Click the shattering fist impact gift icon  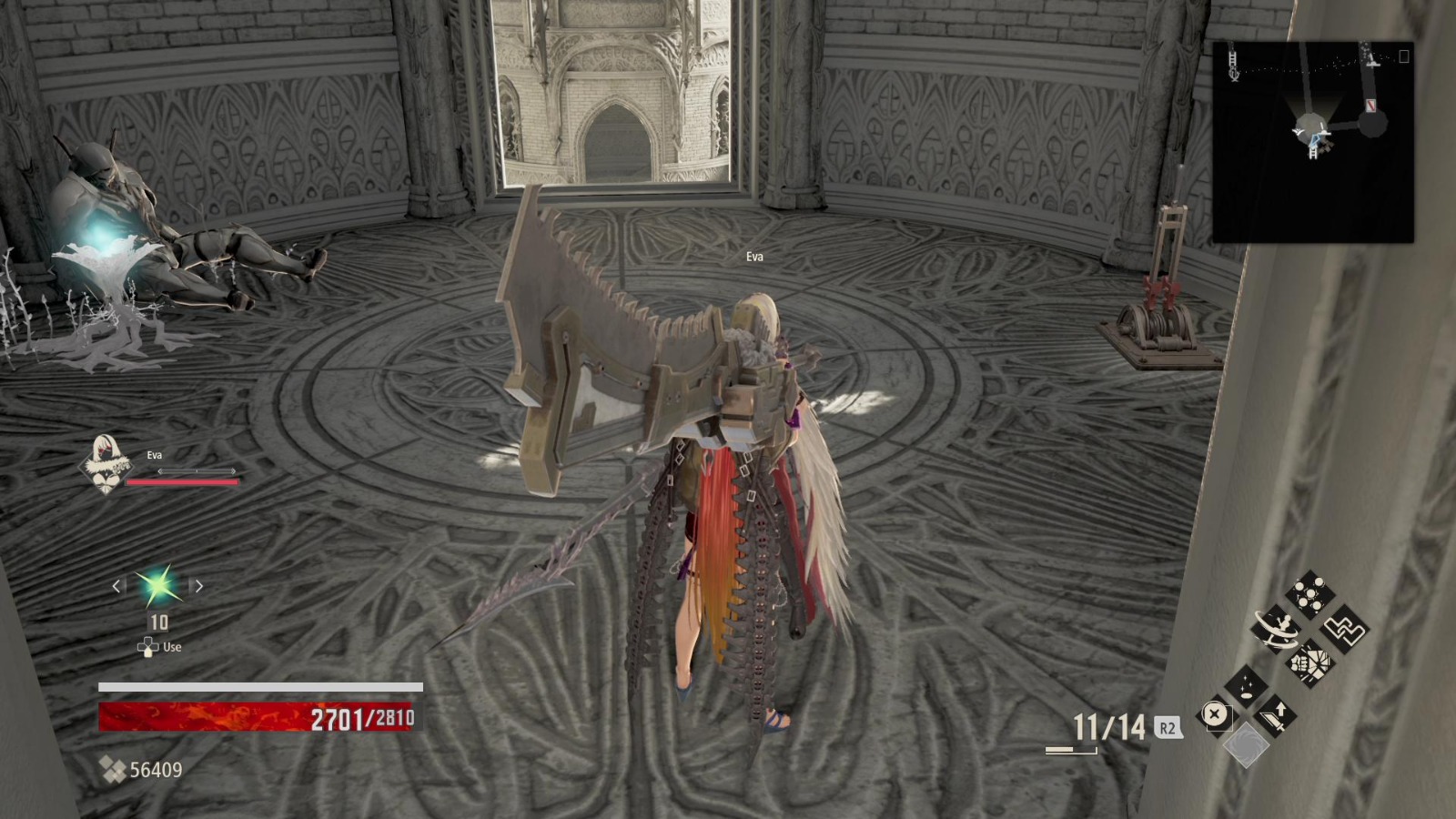click(x=1310, y=662)
